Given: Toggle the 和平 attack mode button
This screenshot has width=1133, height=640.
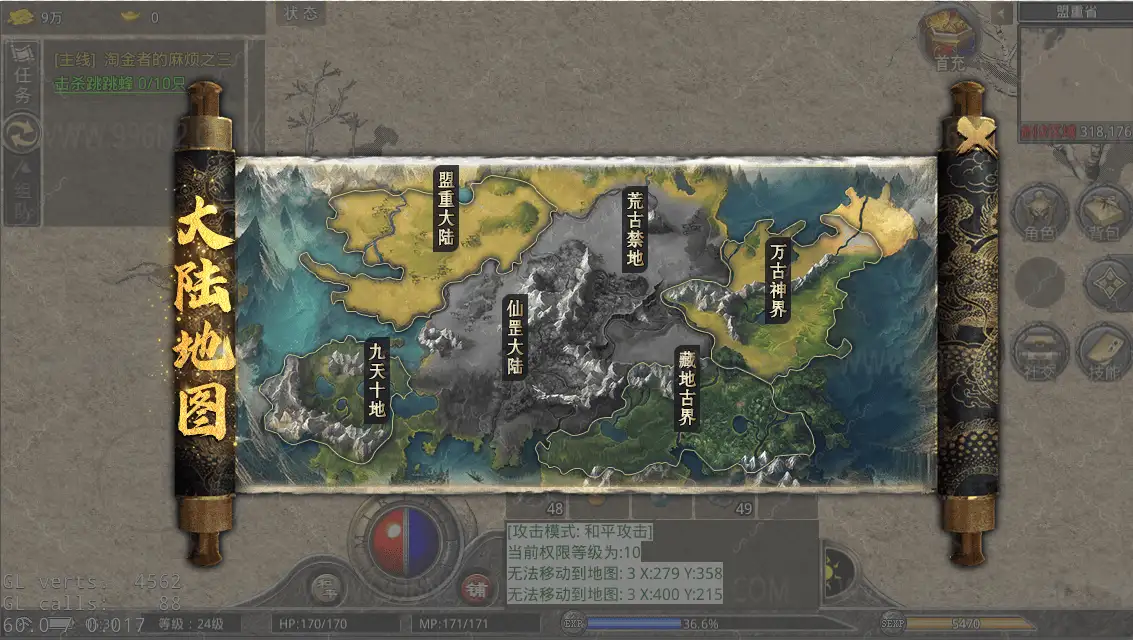Looking at the screenshot, I should click(x=326, y=588).
